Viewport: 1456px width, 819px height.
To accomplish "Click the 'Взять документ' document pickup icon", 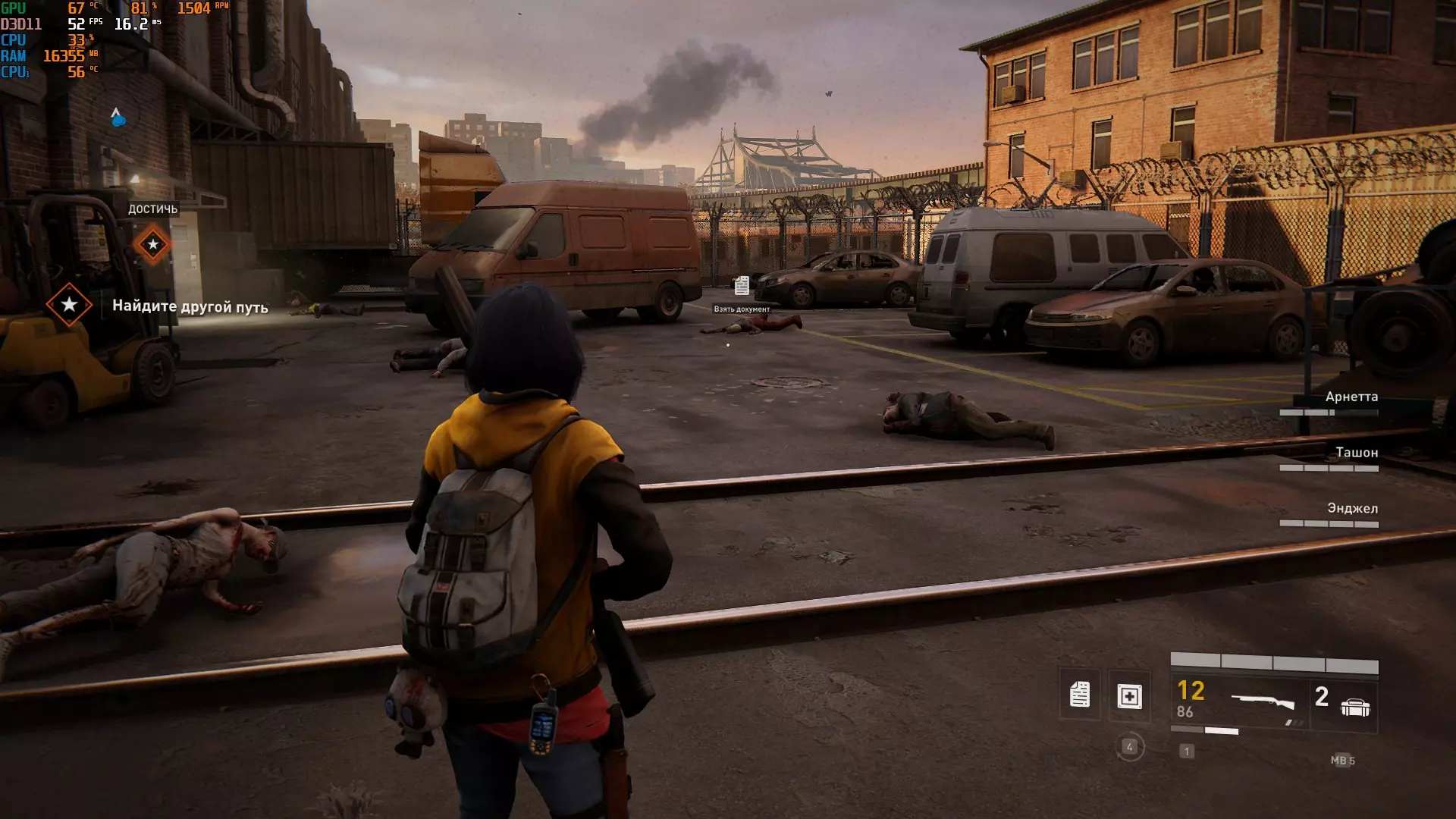I will (x=742, y=286).
